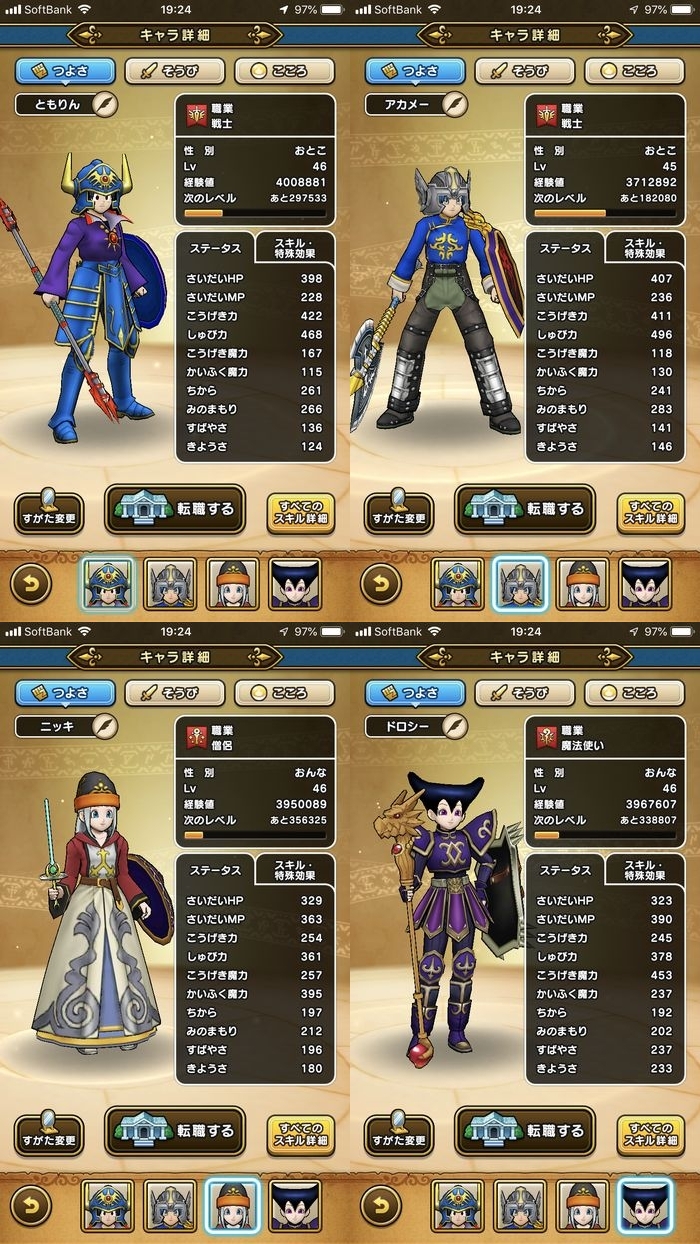View すべてのスキル詳細 on ともりん's screen
This screenshot has height=1244, width=700.
click(x=301, y=514)
